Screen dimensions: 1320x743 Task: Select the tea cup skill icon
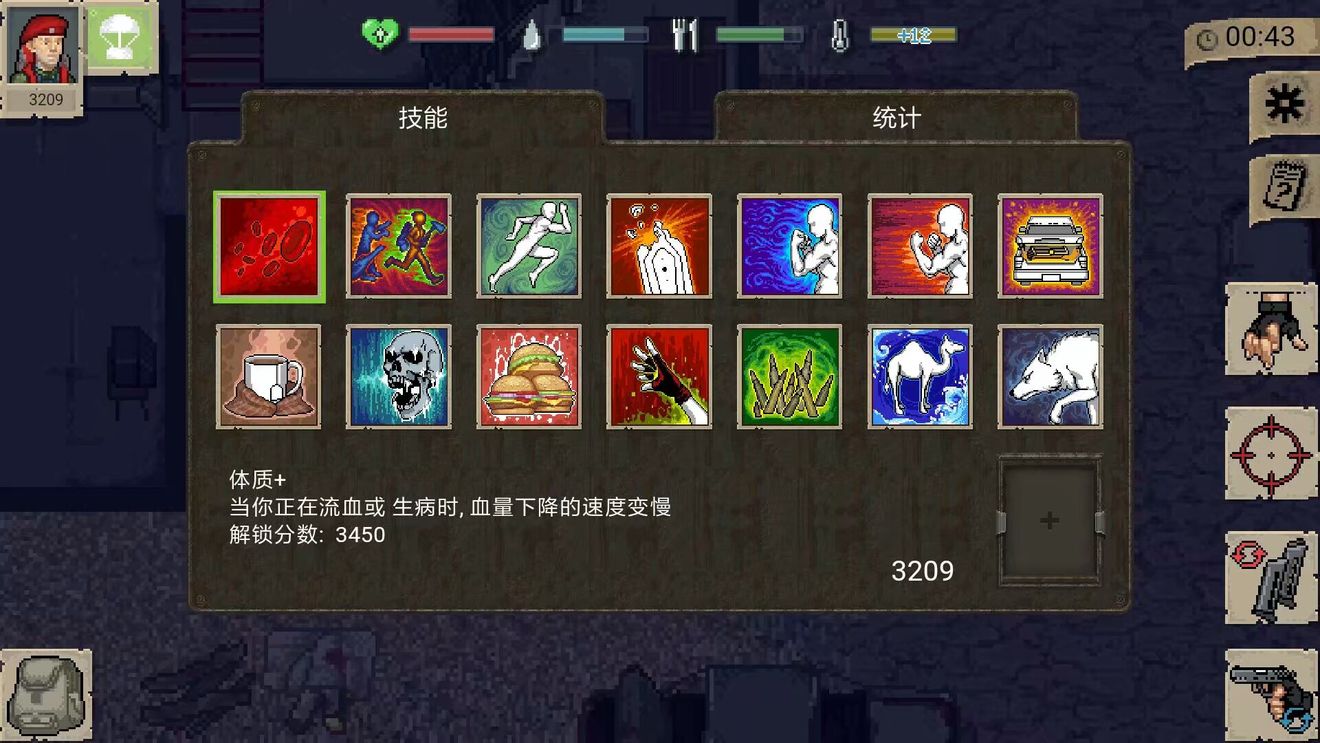(x=266, y=375)
